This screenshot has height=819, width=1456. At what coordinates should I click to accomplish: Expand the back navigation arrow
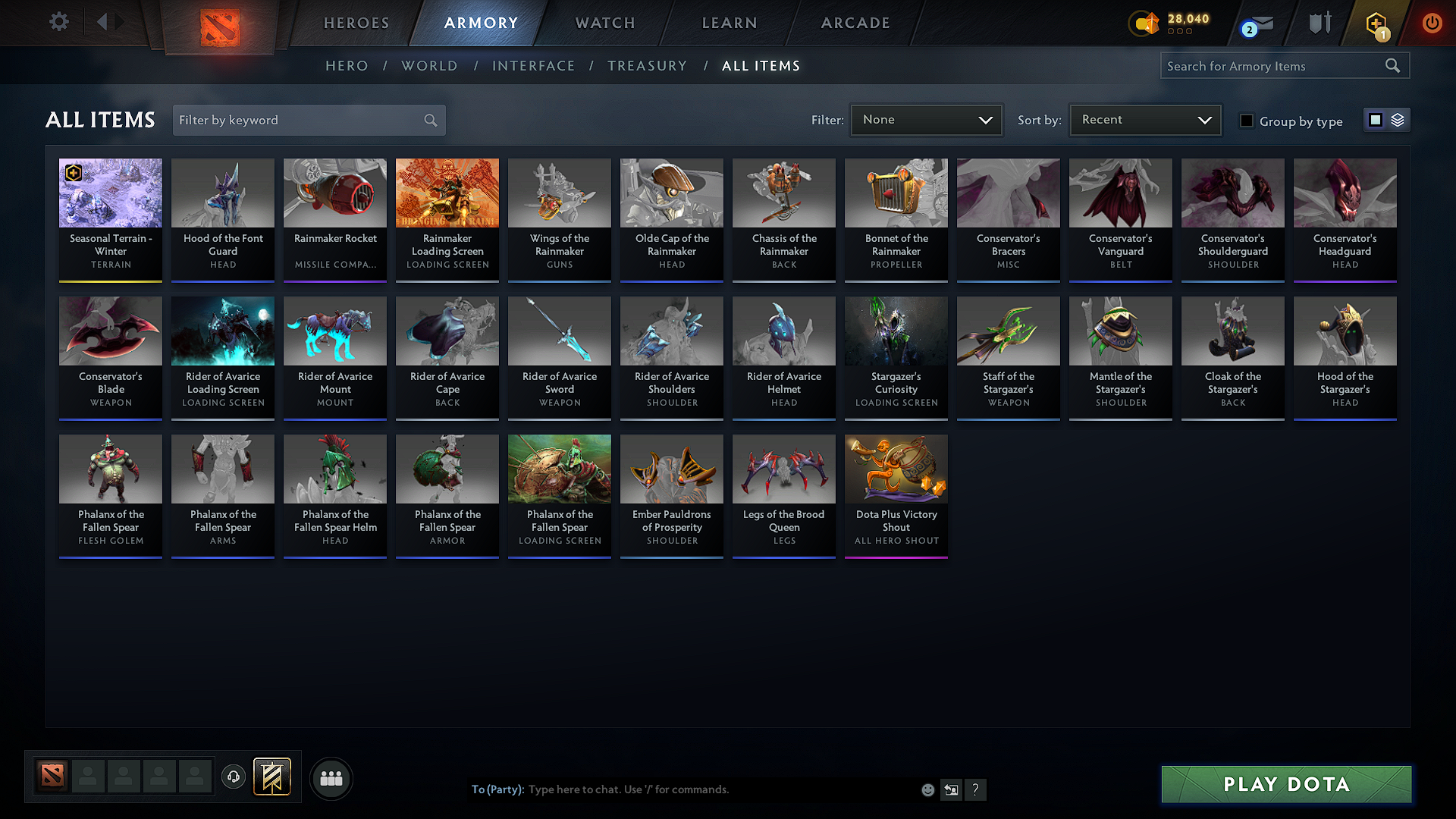tap(103, 22)
